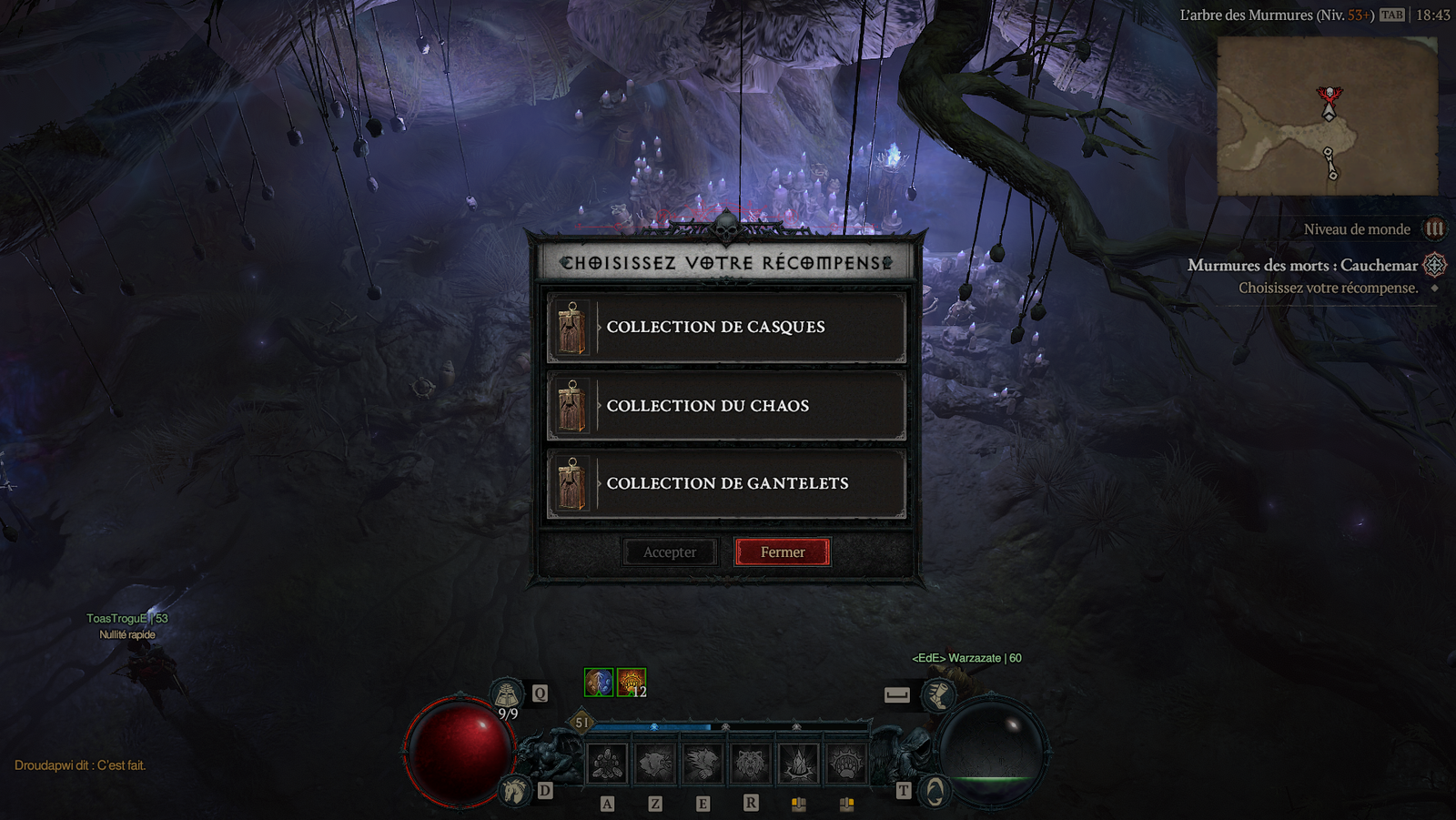Inspect the orange fanged maw buff icon
Image resolution: width=1456 pixels, height=820 pixels.
(x=631, y=683)
